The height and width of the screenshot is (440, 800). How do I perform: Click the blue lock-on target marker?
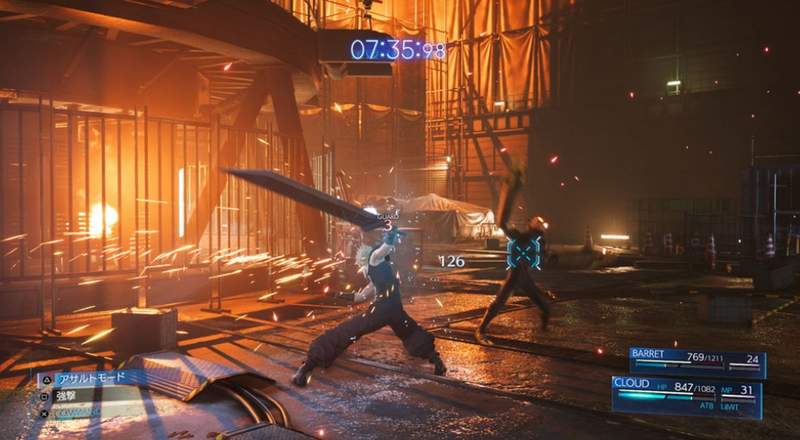pyautogui.click(x=523, y=250)
